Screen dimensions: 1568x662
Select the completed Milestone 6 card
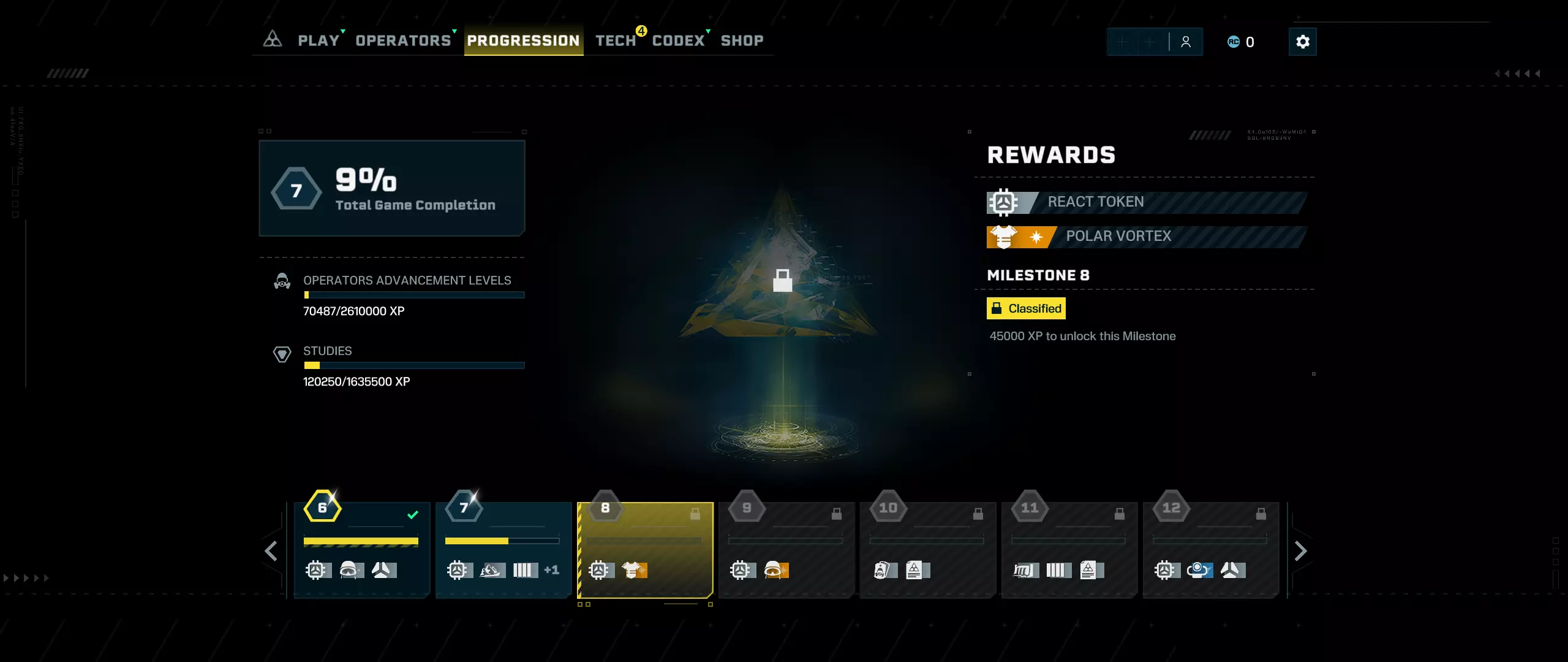[361, 550]
